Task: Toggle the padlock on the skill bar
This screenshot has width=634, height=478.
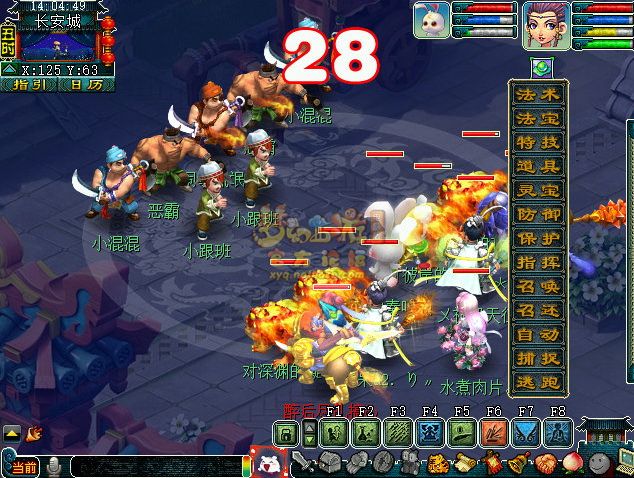Action: pos(286,433)
